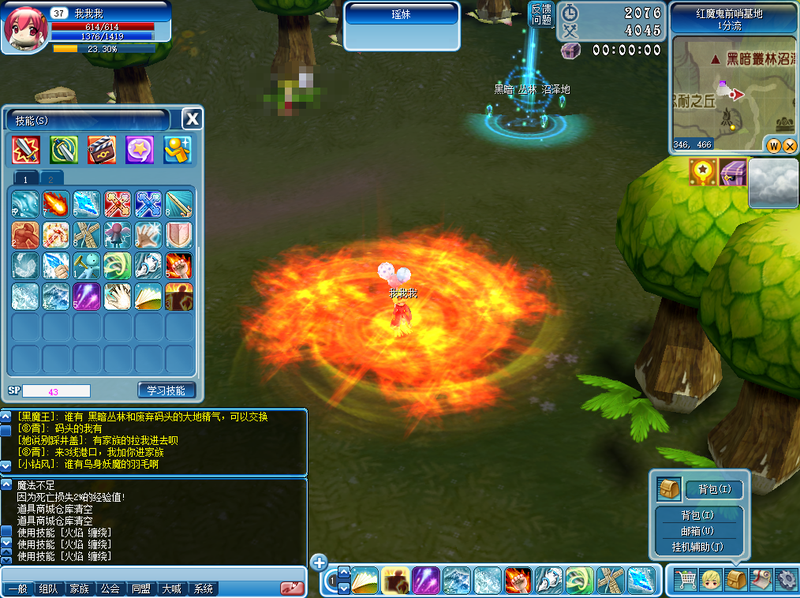Switch to skill page tab 2
800x598 pixels.
[50, 178]
